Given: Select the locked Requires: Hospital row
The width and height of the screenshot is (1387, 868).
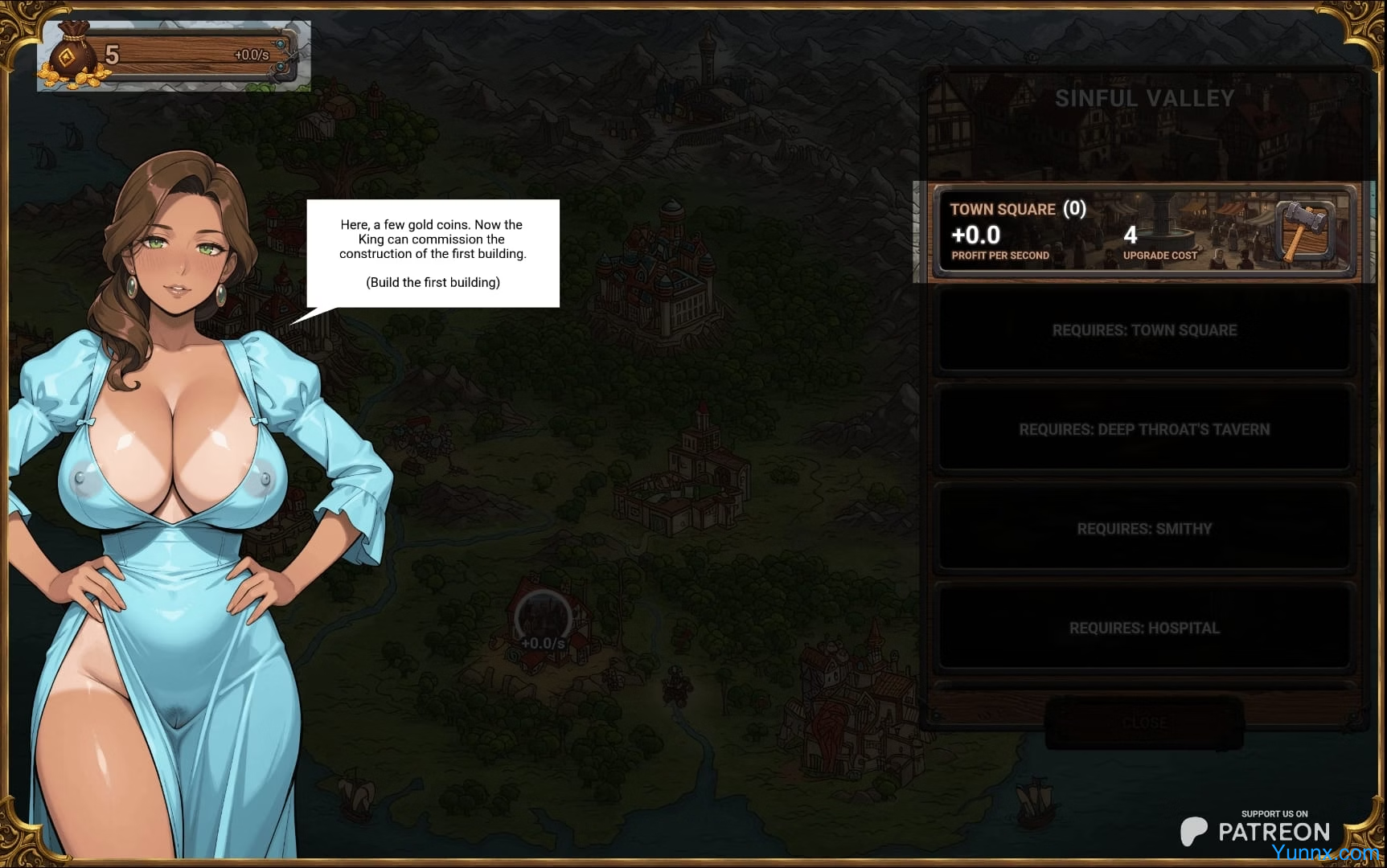Looking at the screenshot, I should pos(1144,628).
